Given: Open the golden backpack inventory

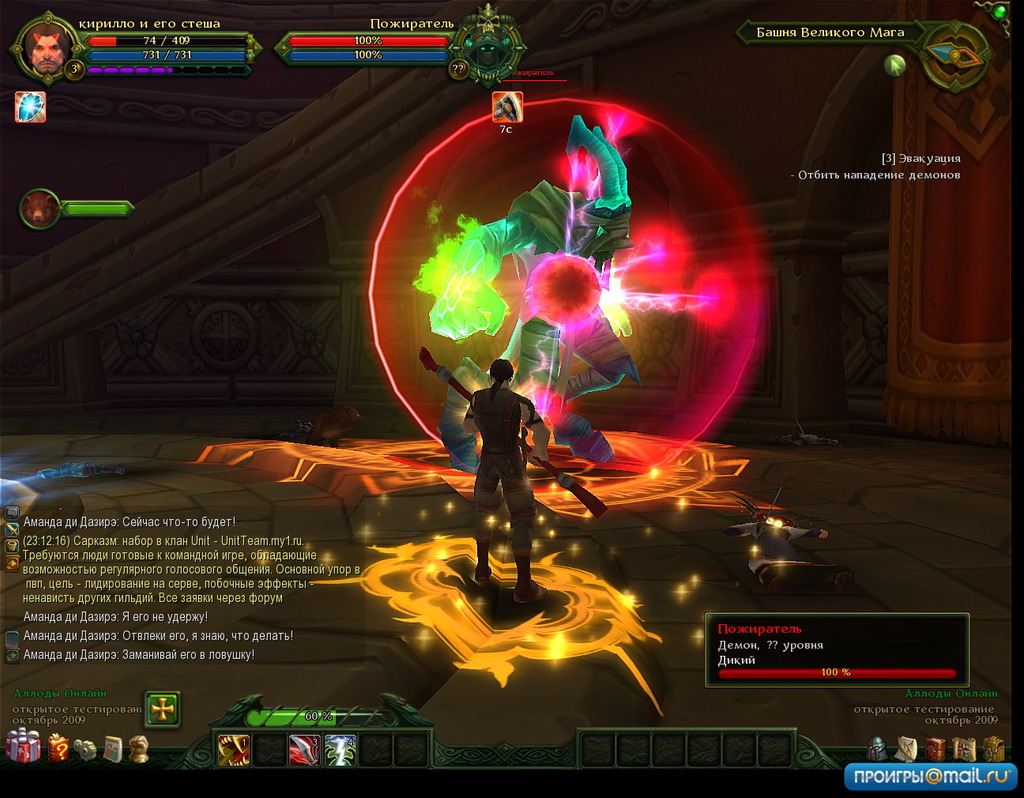Looking at the screenshot, I should [x=993, y=749].
